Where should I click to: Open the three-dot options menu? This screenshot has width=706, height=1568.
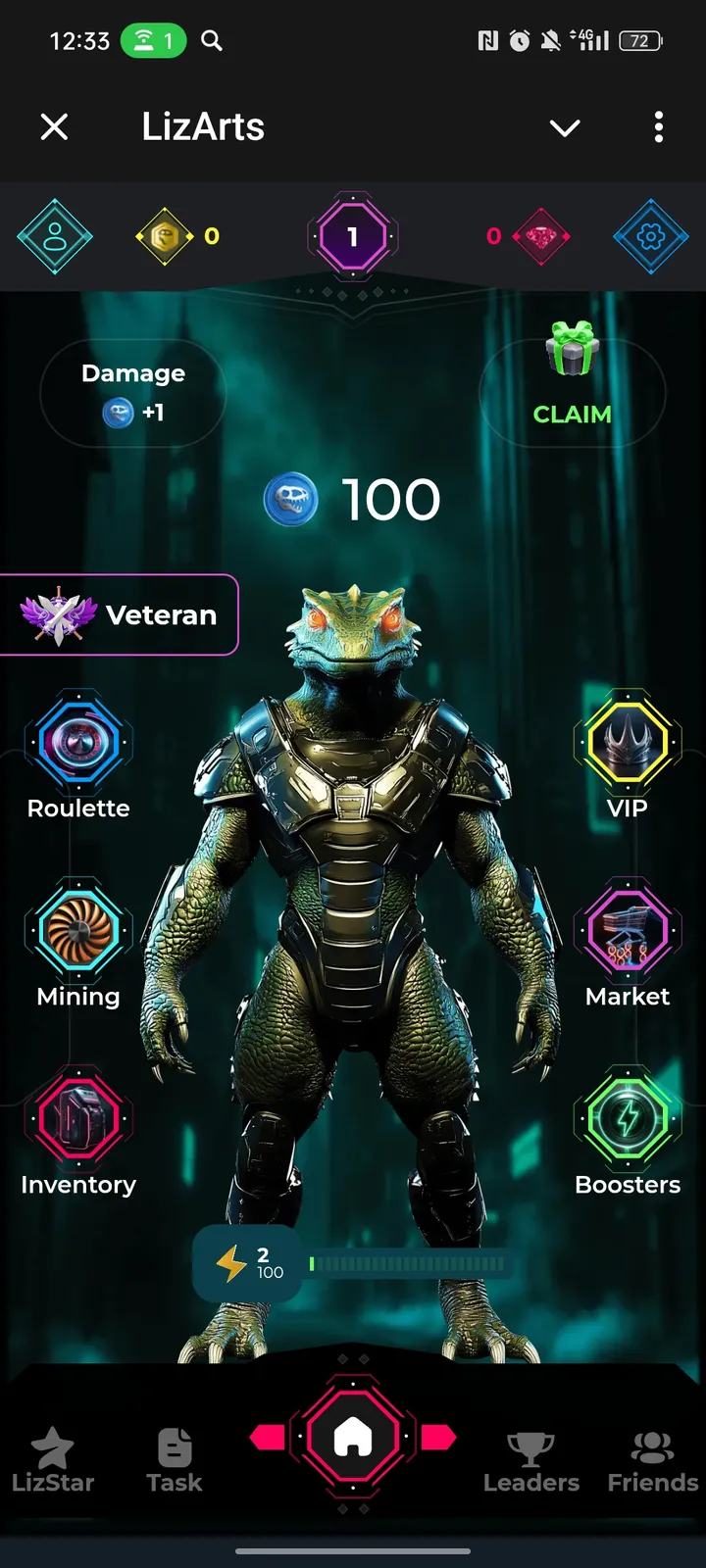pyautogui.click(x=658, y=126)
